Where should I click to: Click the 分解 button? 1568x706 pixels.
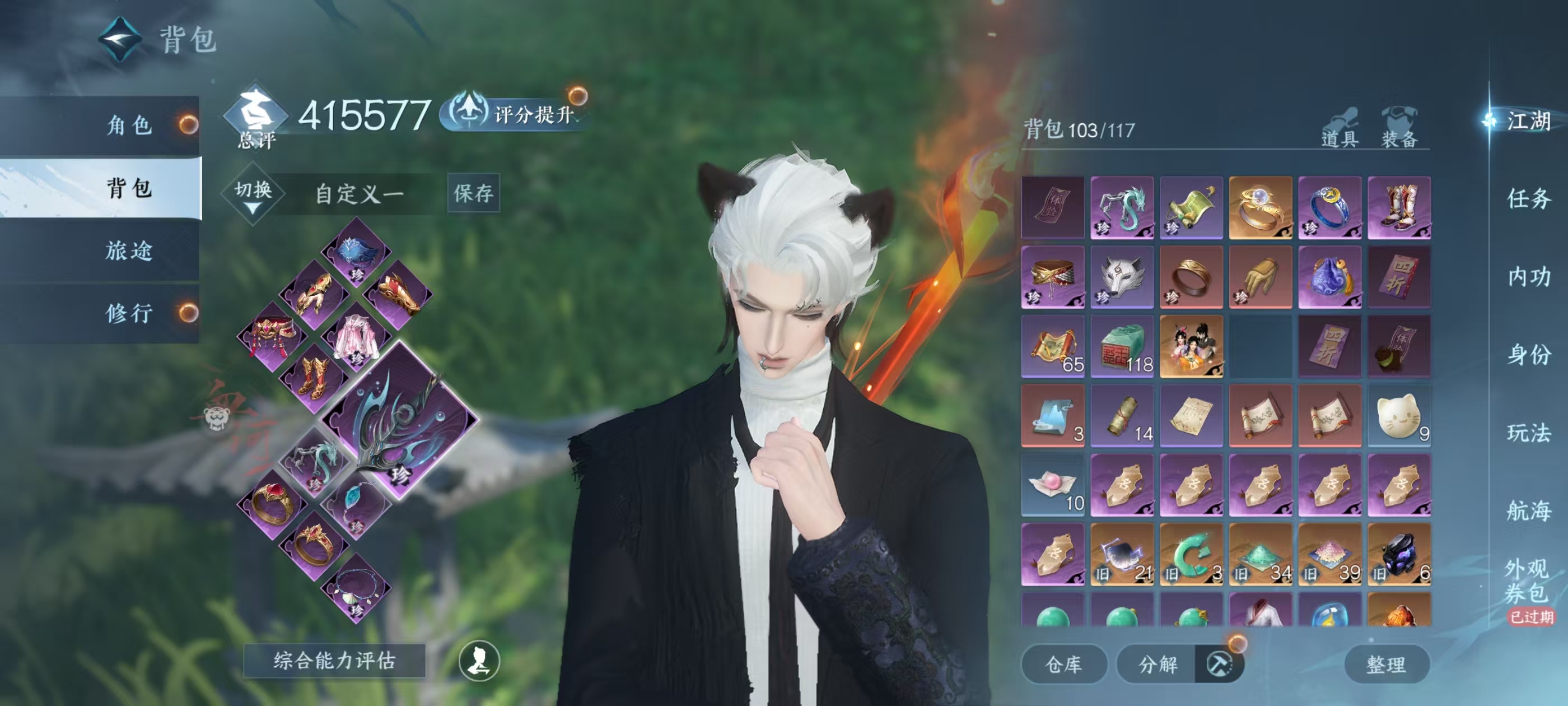click(1158, 664)
